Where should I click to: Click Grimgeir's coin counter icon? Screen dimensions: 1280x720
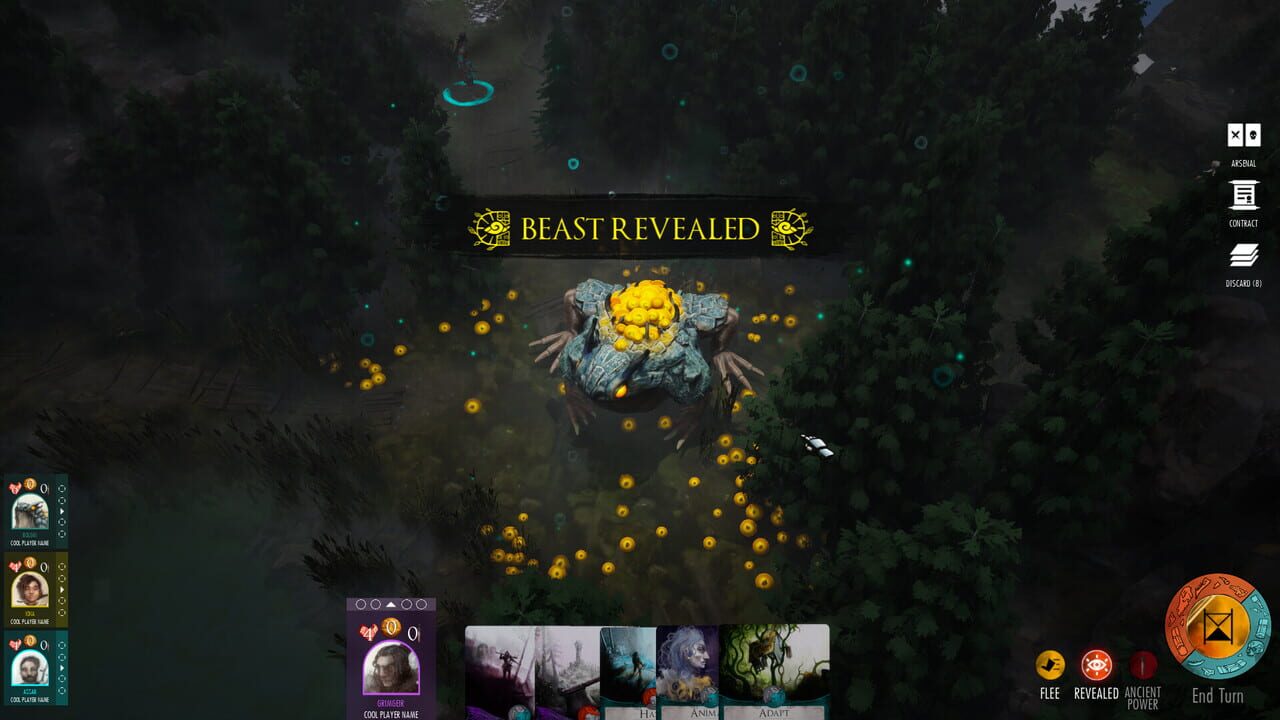(x=392, y=627)
